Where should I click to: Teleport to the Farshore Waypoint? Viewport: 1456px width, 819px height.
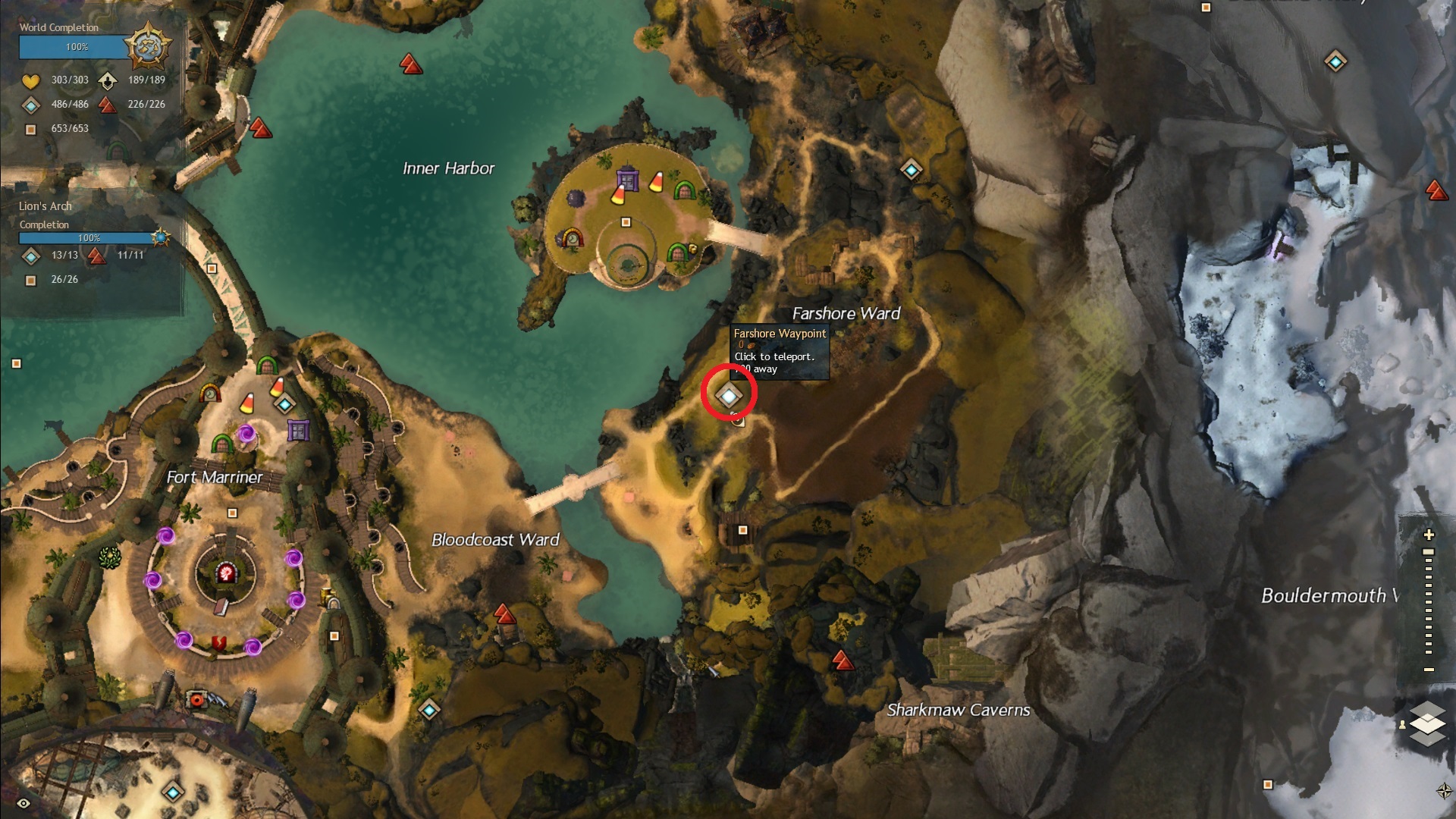(729, 396)
